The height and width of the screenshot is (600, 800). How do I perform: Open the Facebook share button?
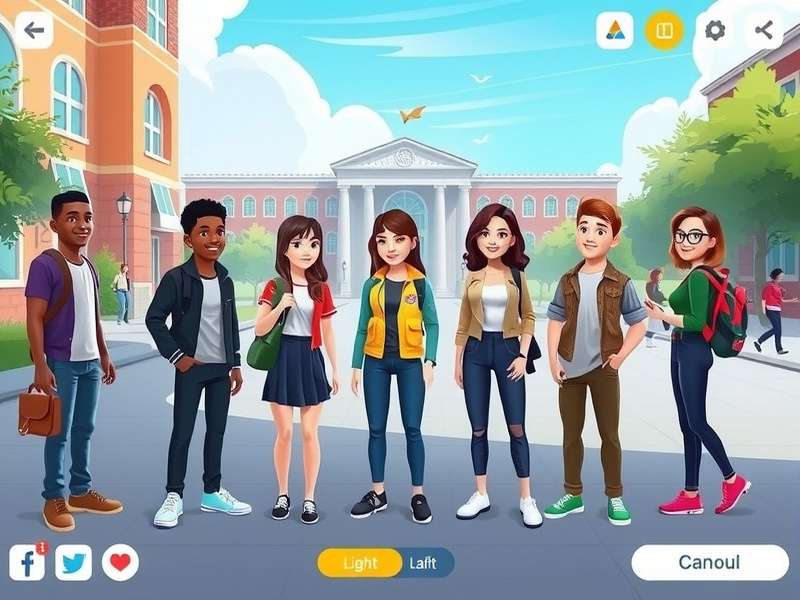tap(27, 563)
